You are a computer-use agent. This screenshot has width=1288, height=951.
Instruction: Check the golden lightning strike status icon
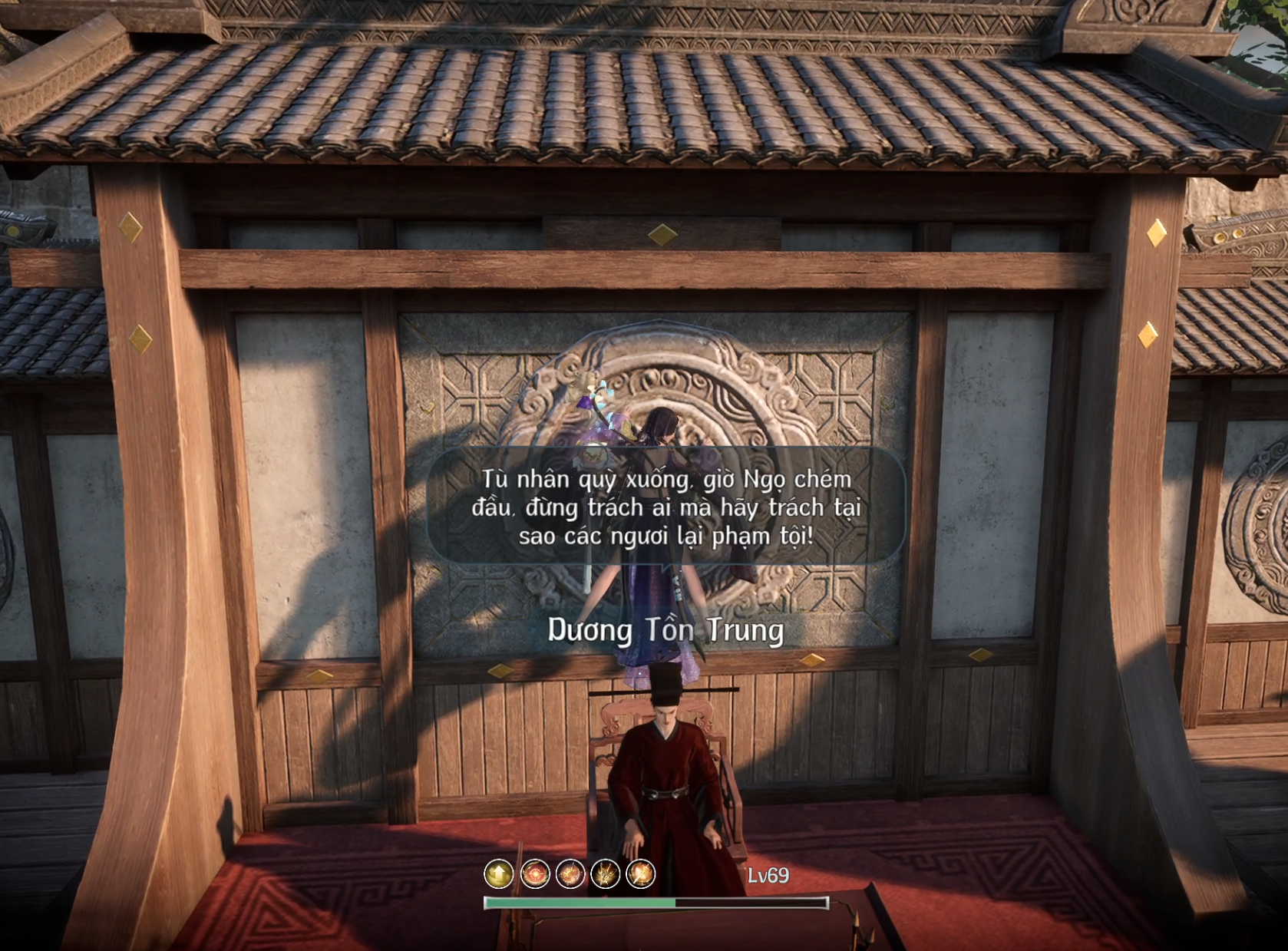[x=605, y=873]
